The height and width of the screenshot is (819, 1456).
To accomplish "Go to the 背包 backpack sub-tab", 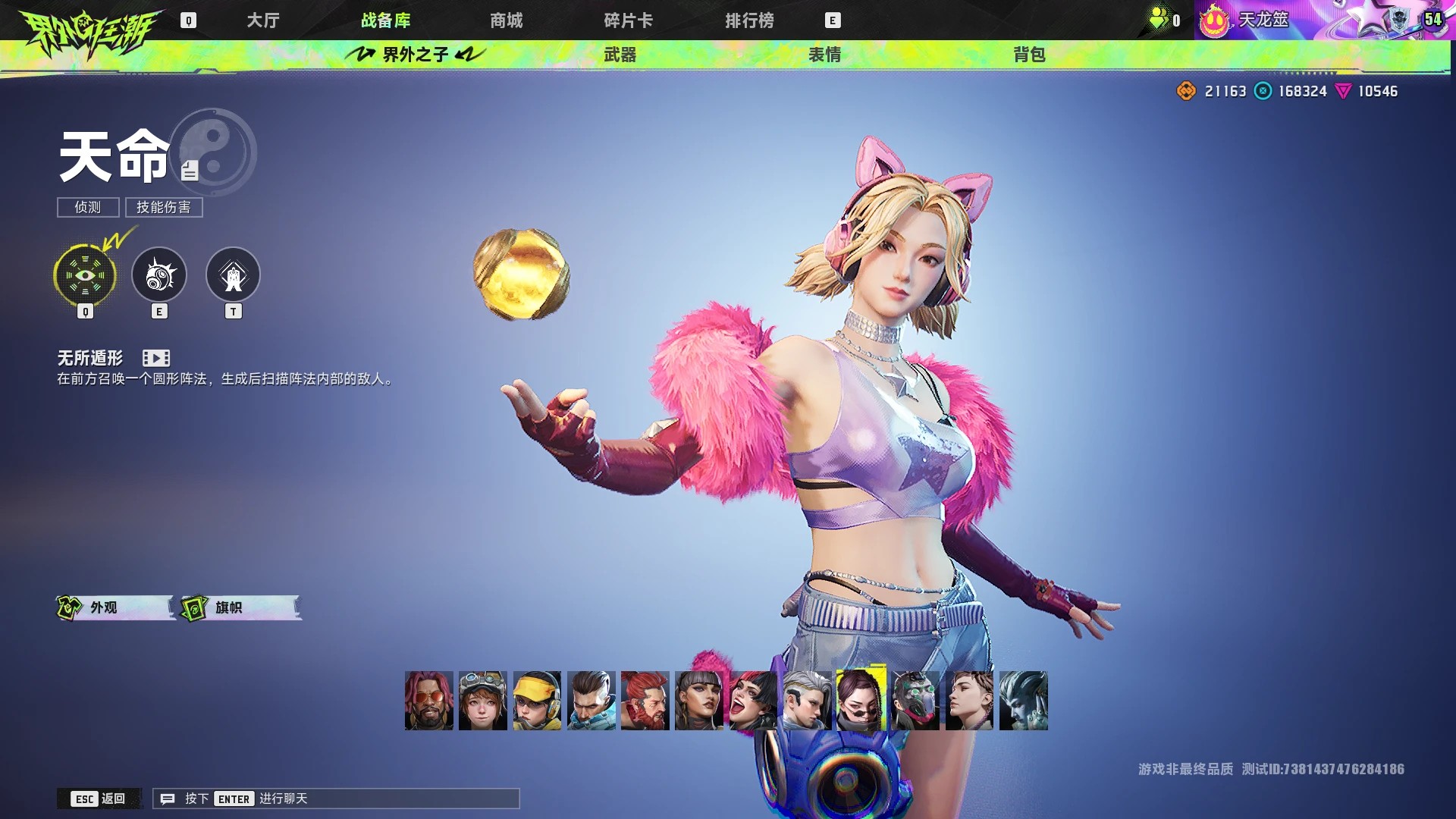I will coord(1029,55).
